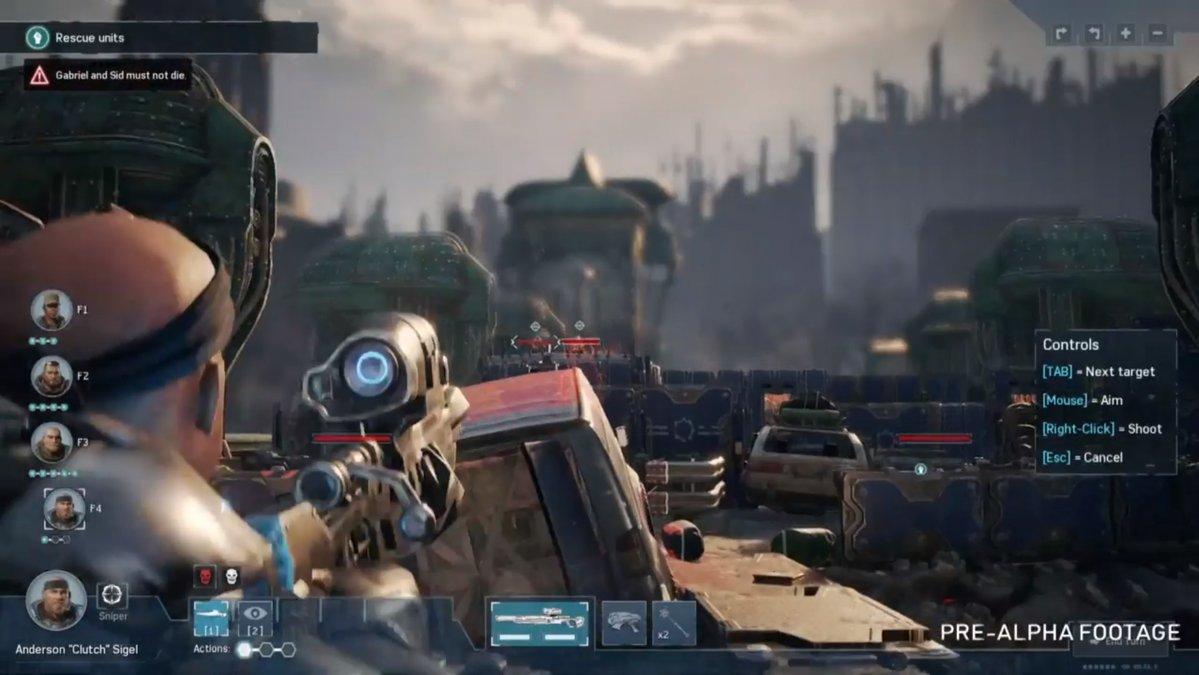Zoom in with the plus button

point(1125,34)
